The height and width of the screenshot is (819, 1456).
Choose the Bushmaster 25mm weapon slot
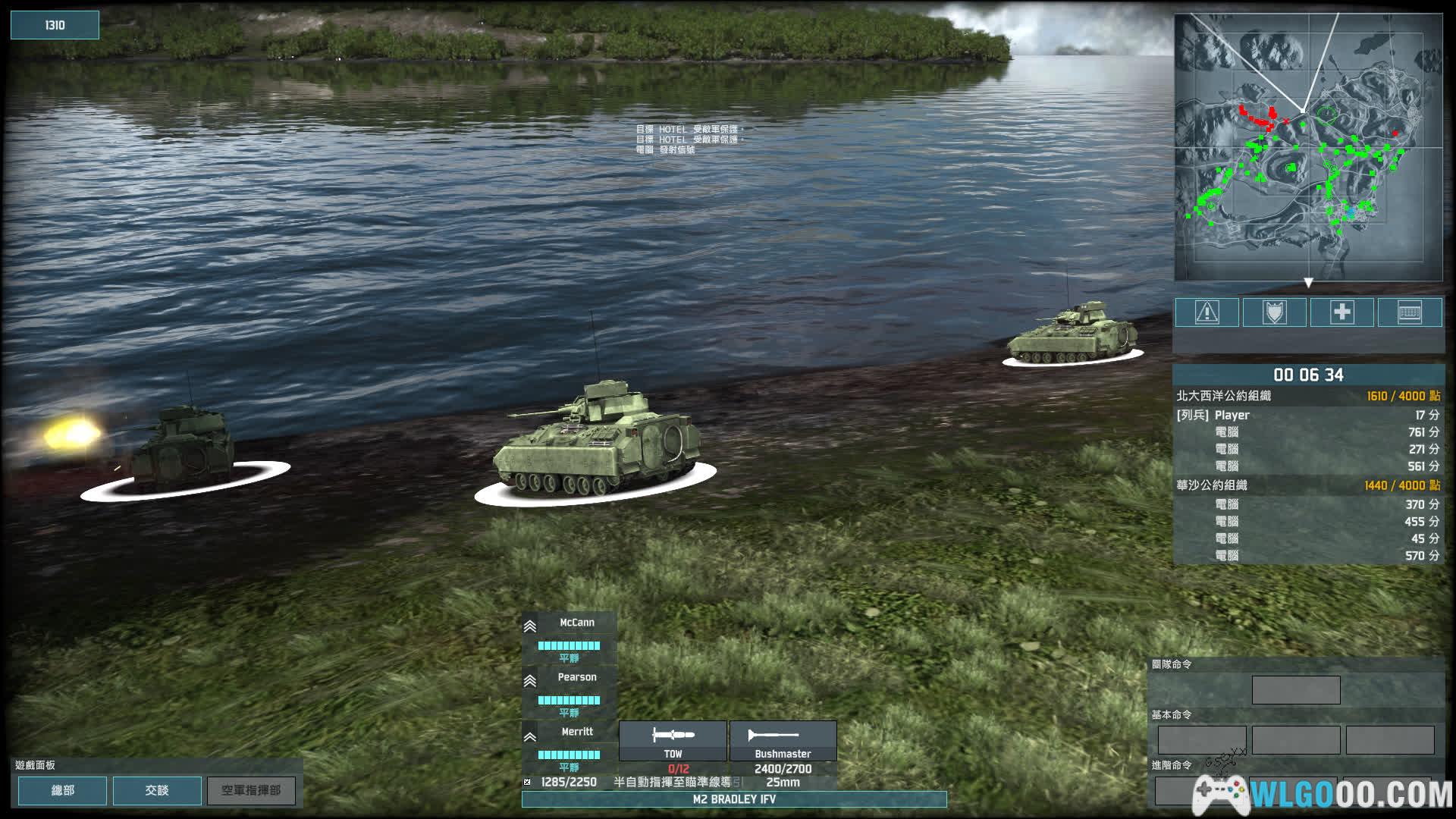783,741
